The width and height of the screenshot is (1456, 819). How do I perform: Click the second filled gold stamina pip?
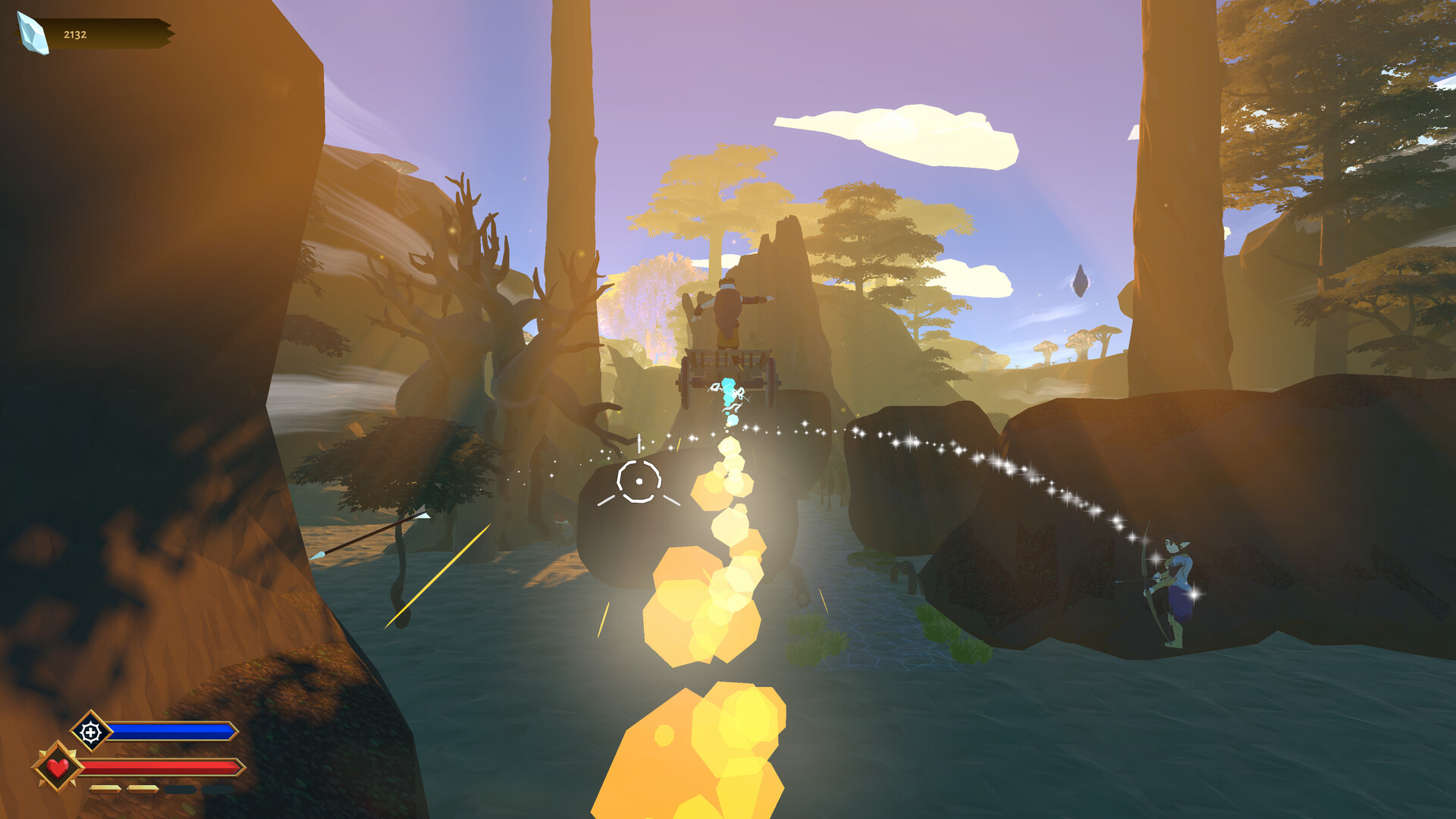(142, 789)
